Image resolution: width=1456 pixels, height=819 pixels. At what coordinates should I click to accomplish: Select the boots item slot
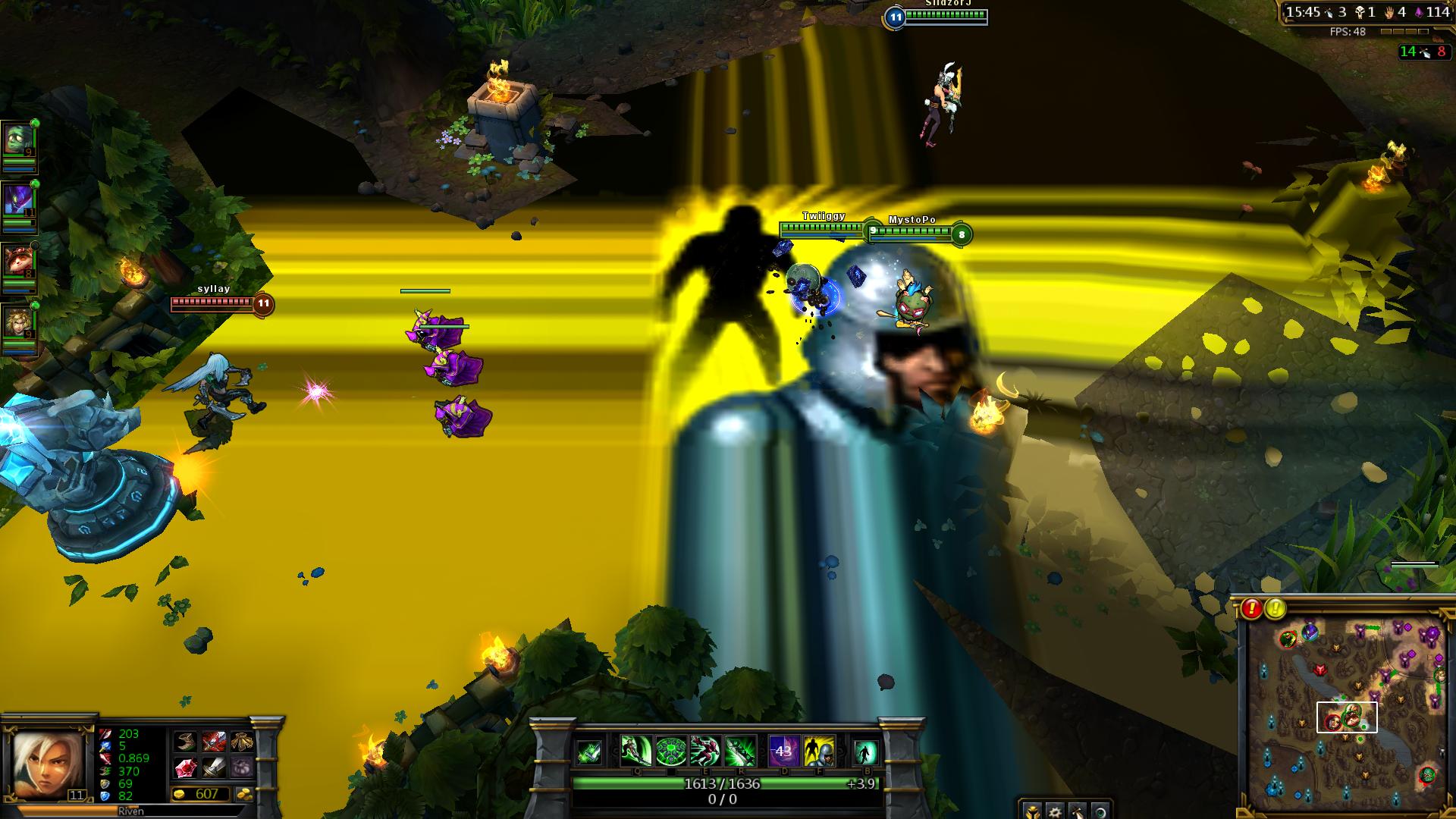(186, 741)
